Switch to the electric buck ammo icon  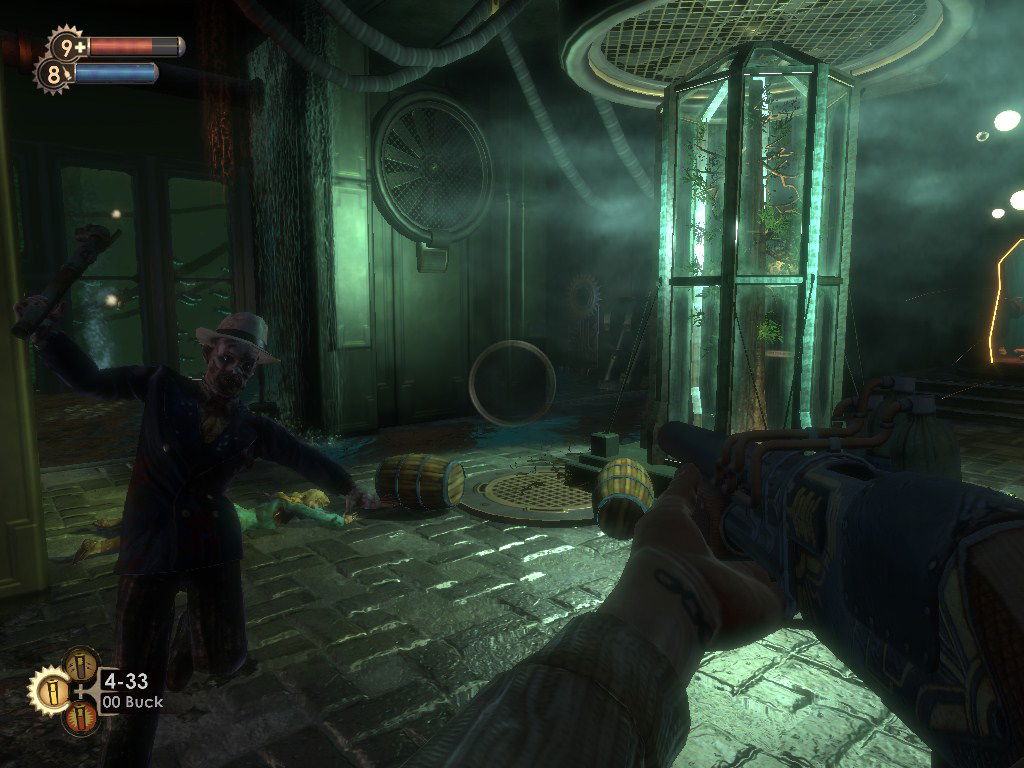[x=81, y=664]
